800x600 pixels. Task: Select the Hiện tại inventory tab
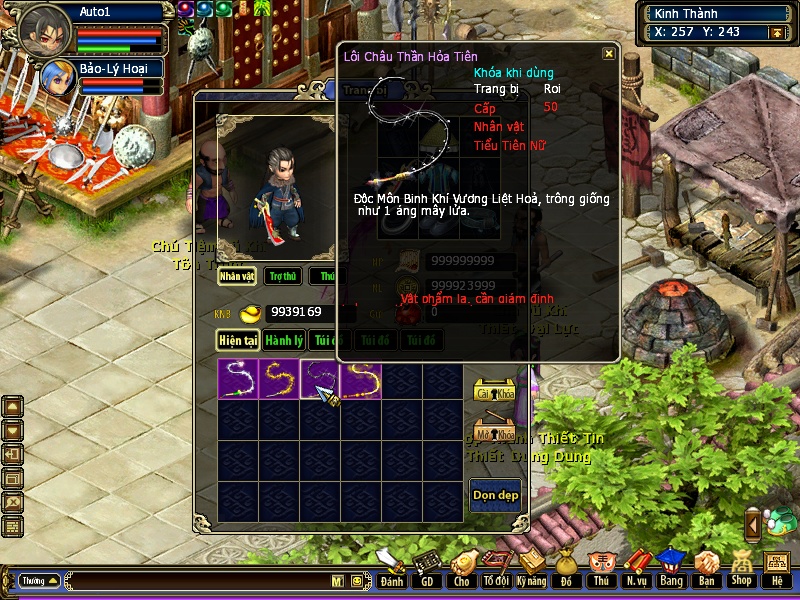[x=239, y=341]
